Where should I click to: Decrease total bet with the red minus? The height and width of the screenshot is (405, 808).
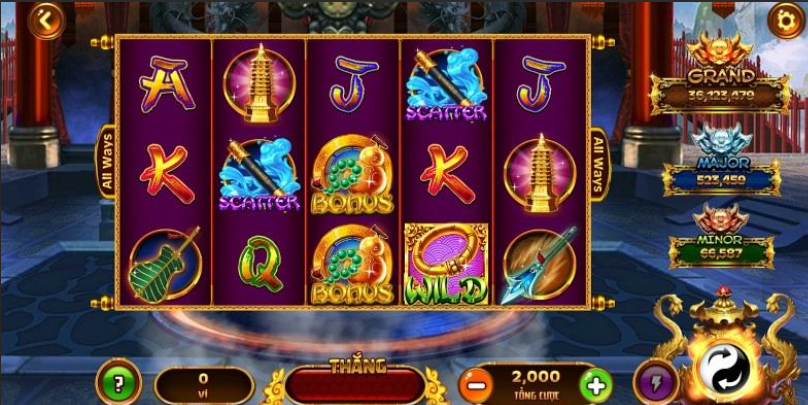[479, 383]
